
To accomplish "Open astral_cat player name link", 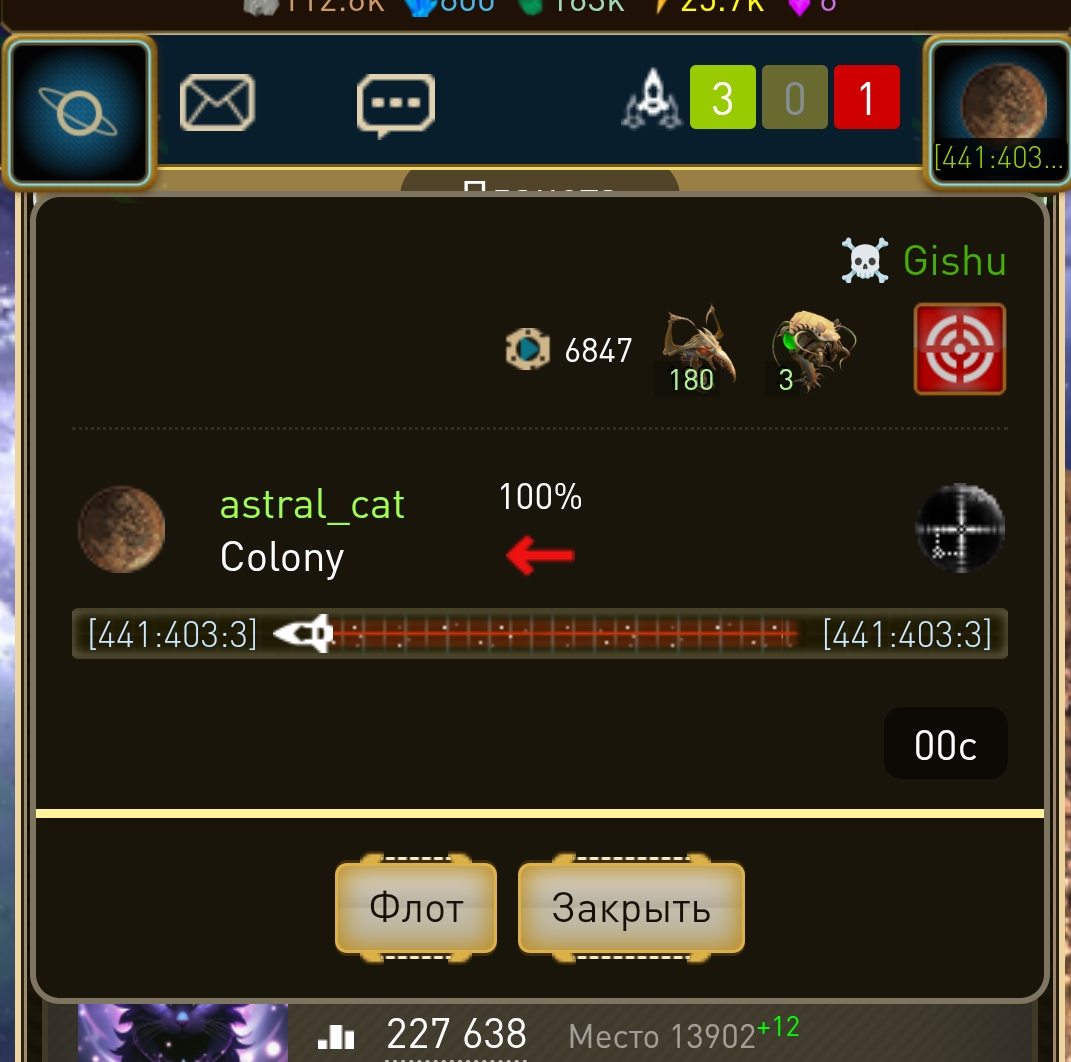I will [x=312, y=505].
